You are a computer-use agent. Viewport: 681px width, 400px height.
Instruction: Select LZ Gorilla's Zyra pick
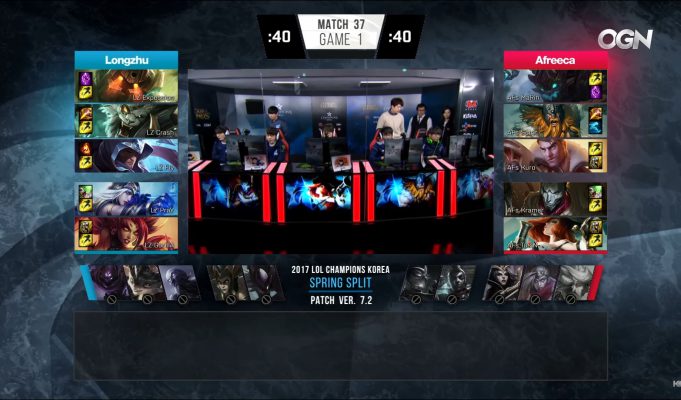[135, 233]
